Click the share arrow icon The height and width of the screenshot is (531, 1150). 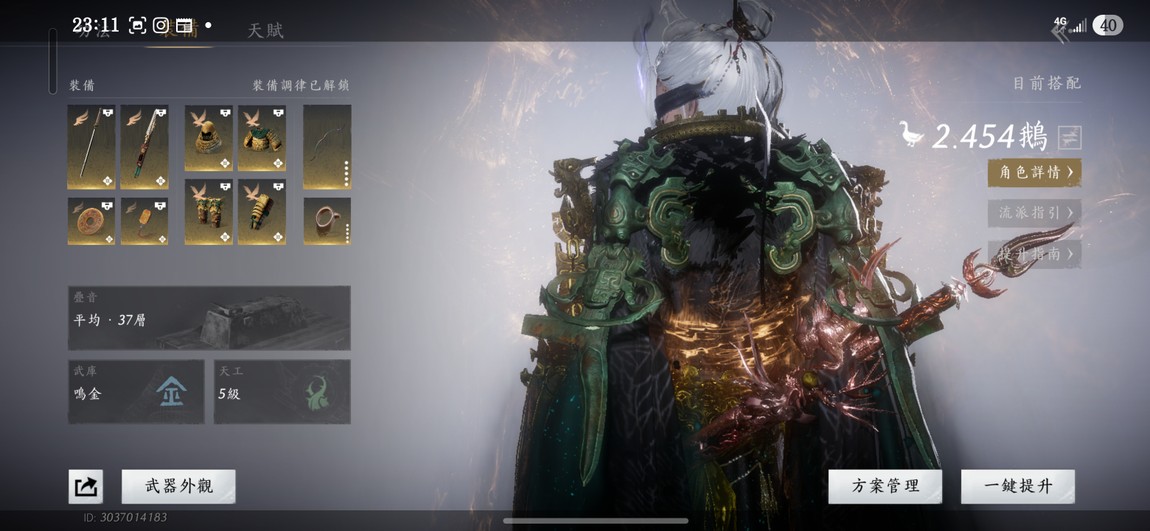coord(86,487)
